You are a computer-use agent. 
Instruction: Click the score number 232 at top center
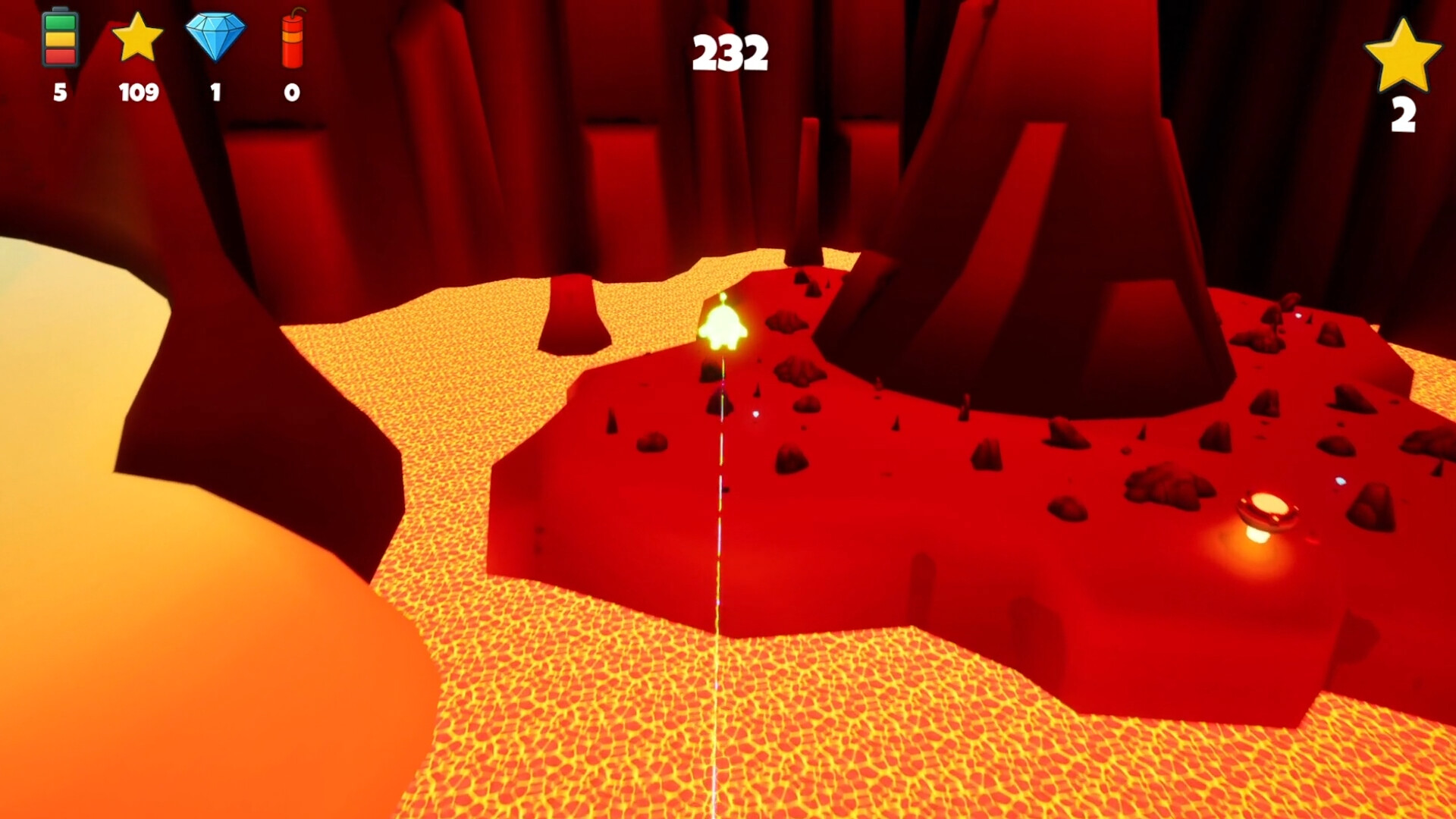[730, 52]
